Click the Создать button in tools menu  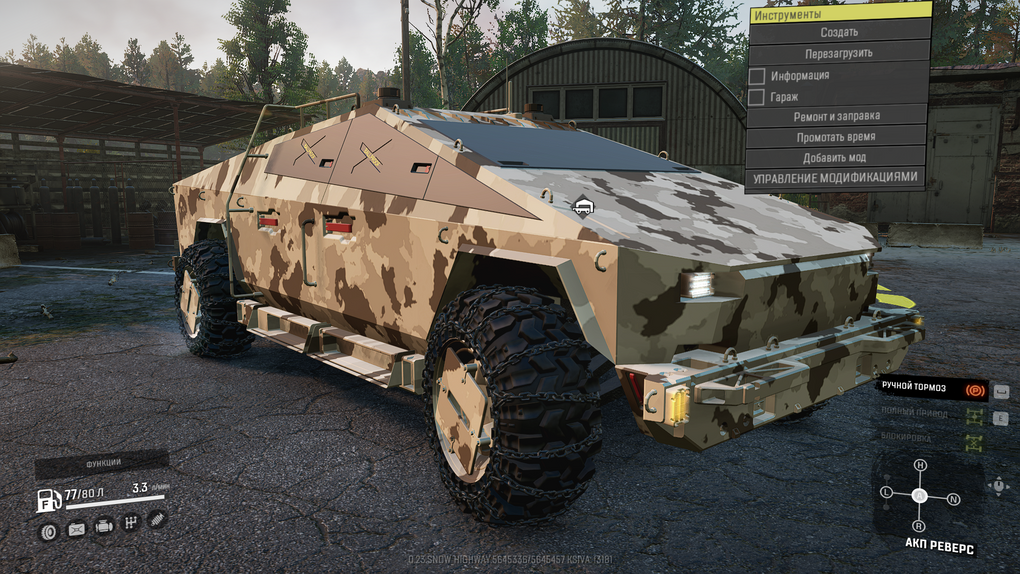click(x=839, y=32)
